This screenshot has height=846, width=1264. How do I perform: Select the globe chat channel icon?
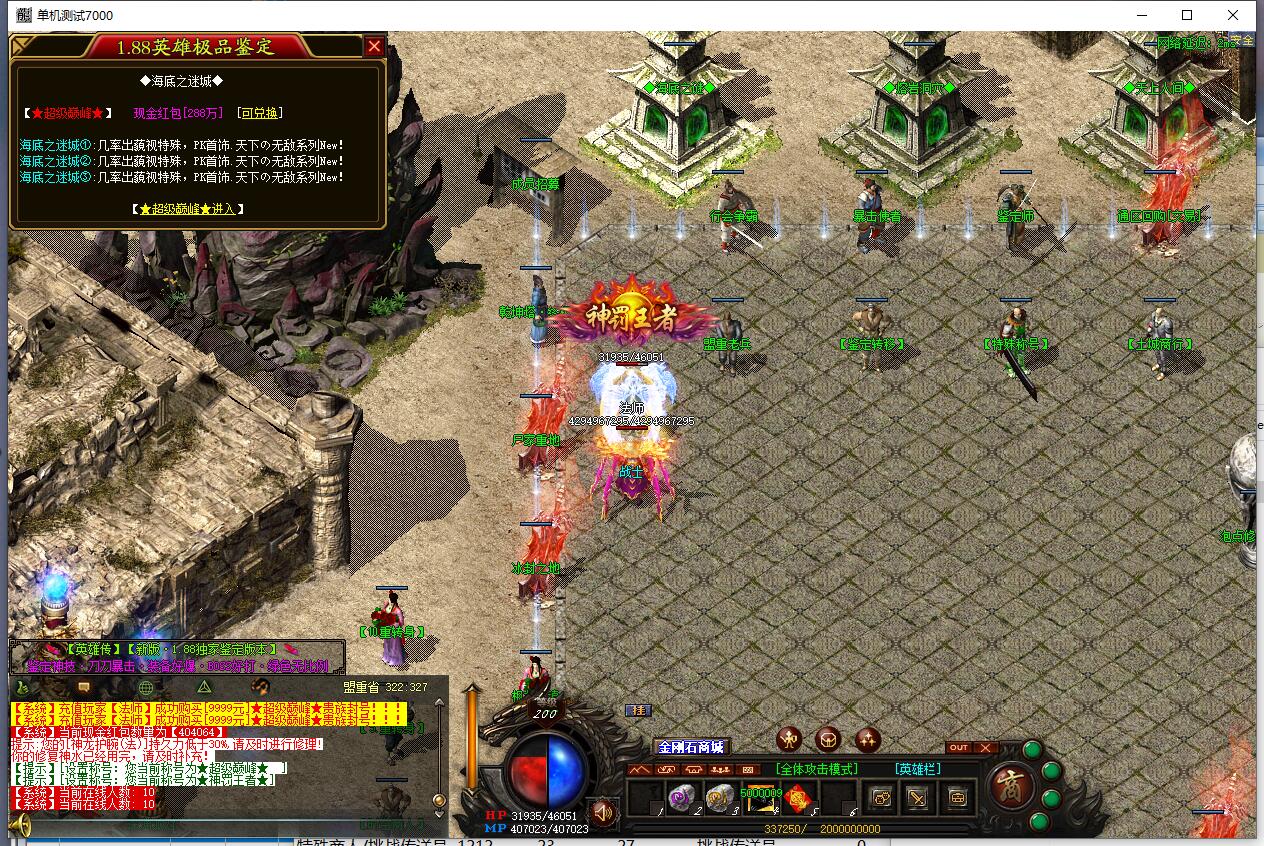coord(146,687)
